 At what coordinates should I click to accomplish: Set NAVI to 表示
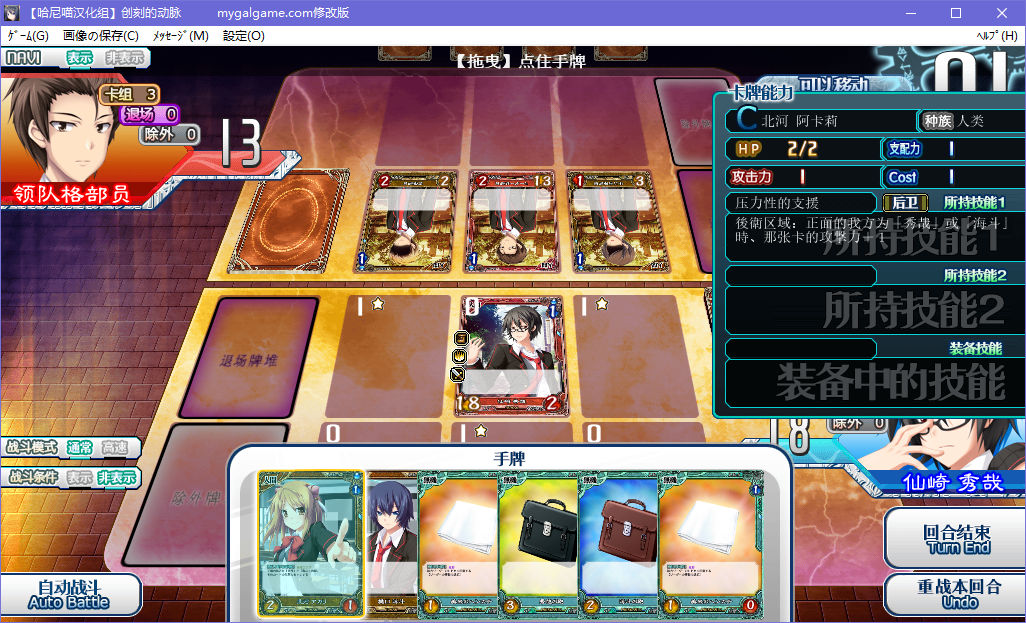pos(80,58)
